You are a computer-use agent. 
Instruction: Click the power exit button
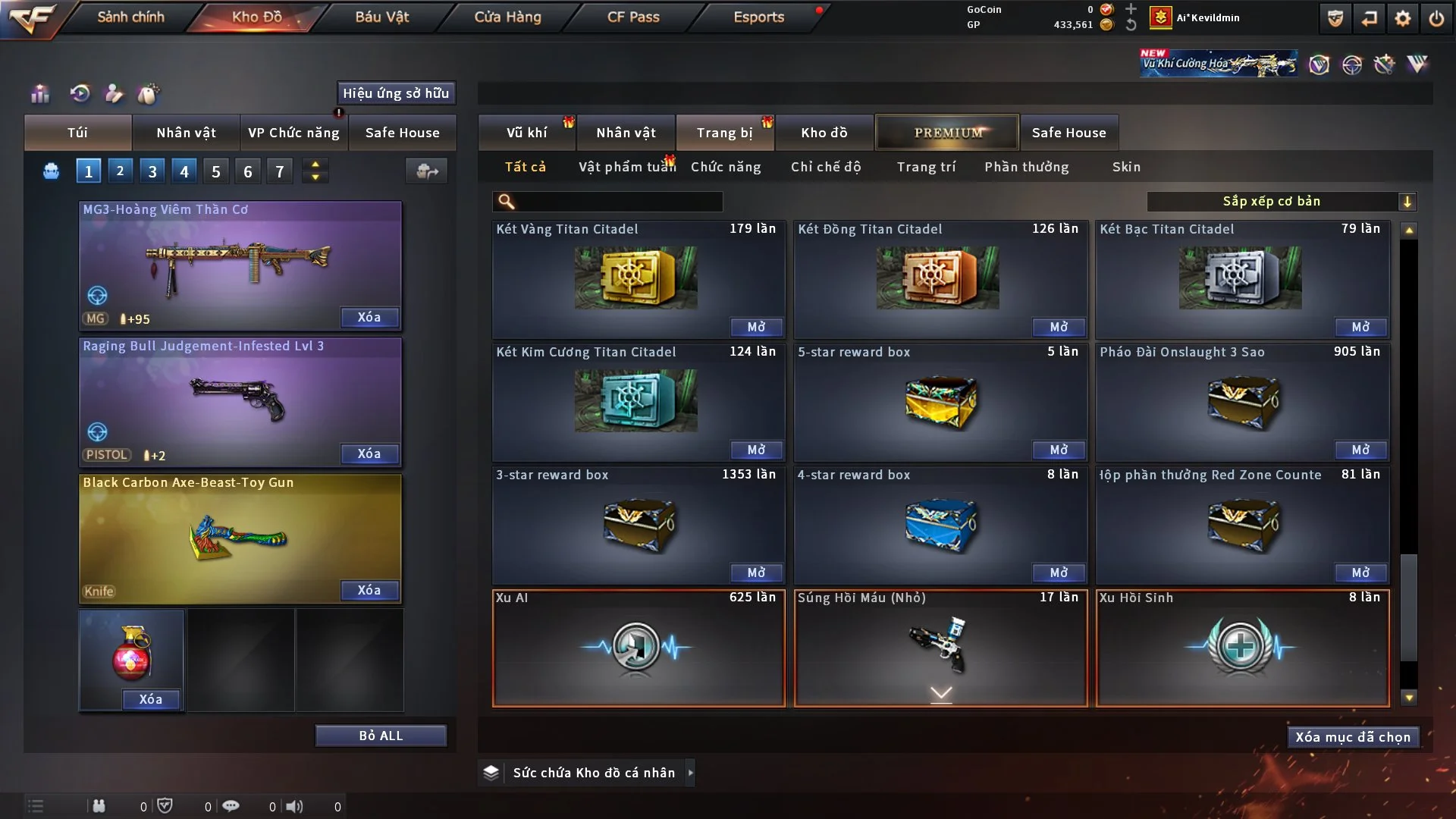tap(1436, 18)
